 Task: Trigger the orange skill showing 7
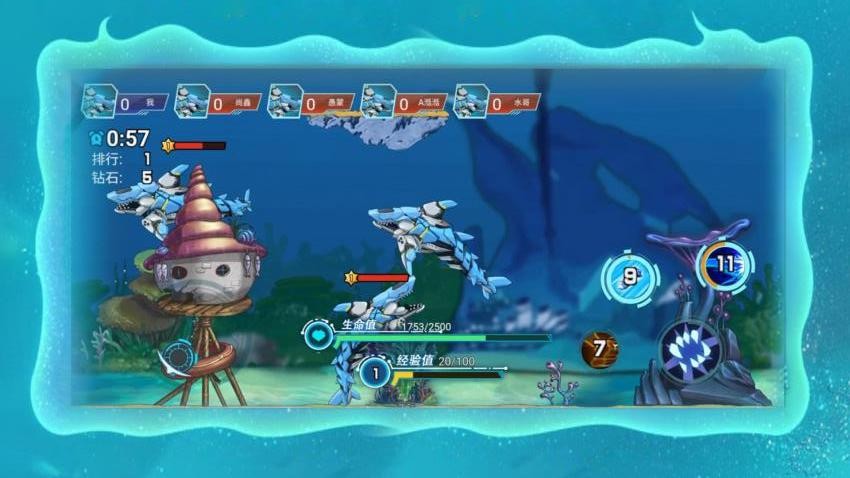click(600, 349)
